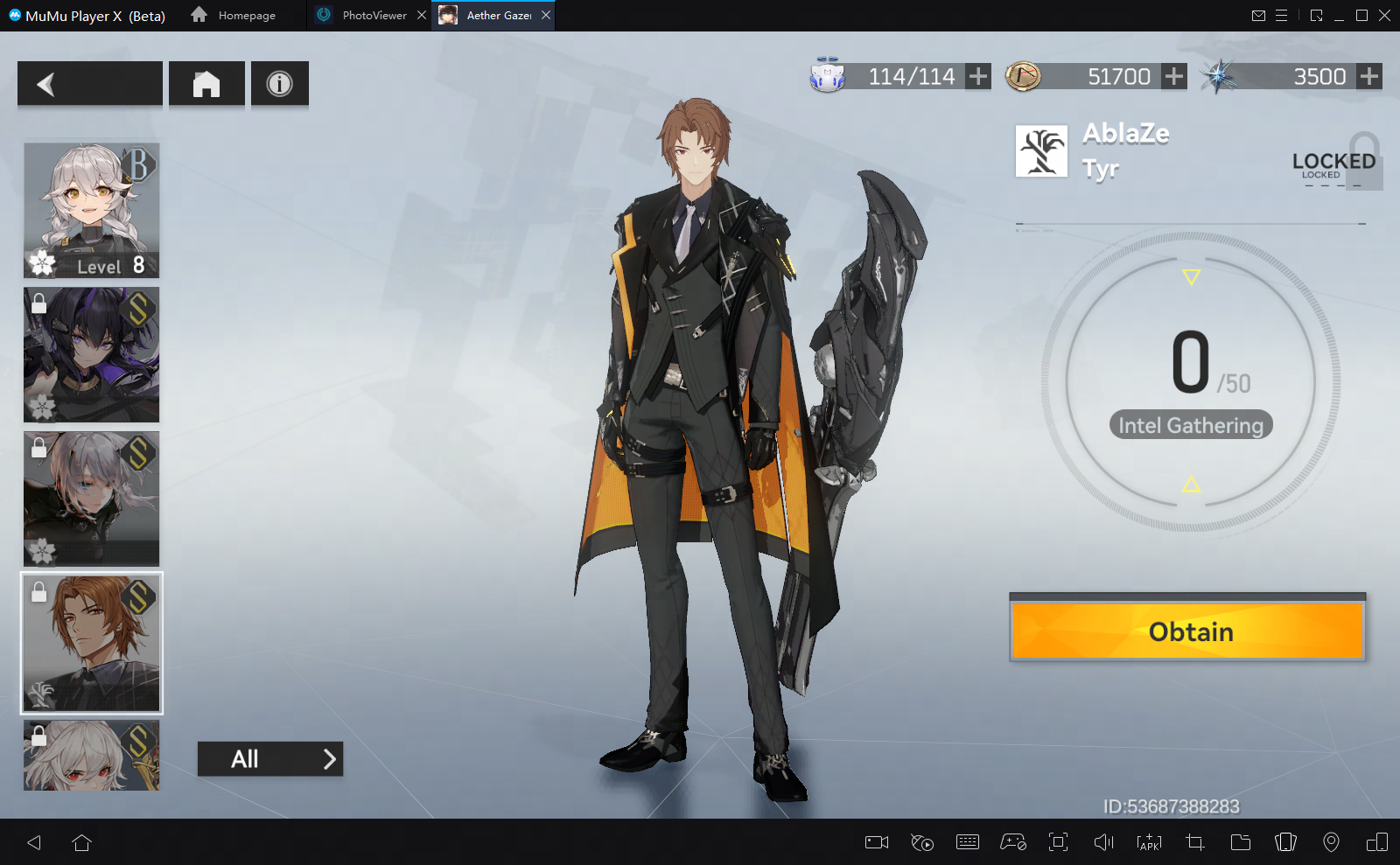Select the Level 8 white-haired character portrait

pos(92,210)
